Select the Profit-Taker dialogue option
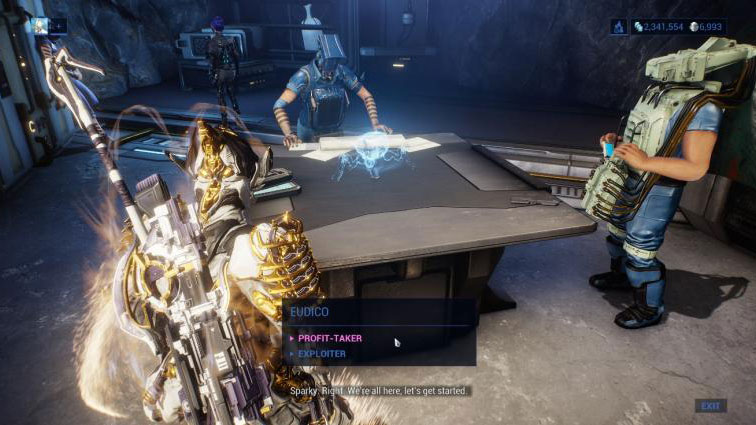Viewport: 756px width, 425px height. coord(330,338)
